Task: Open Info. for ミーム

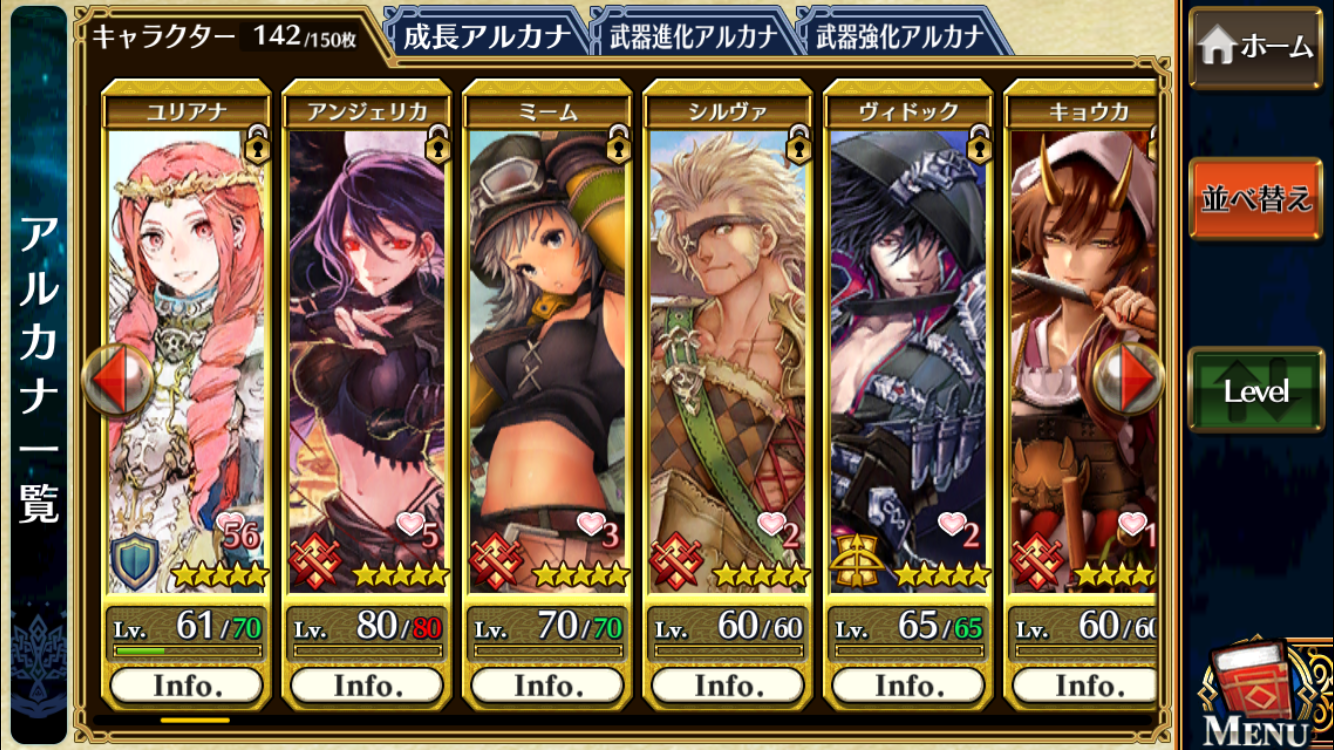Action: tap(548, 686)
